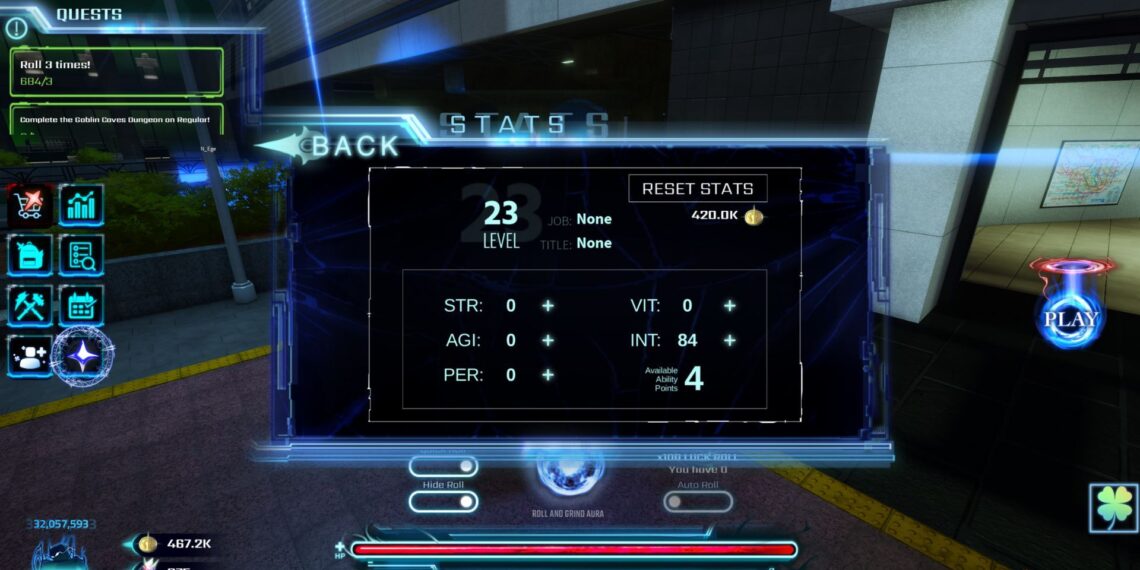This screenshot has height=570, width=1140.
Task: Increase the AGI stat by one
Action: tap(548, 341)
